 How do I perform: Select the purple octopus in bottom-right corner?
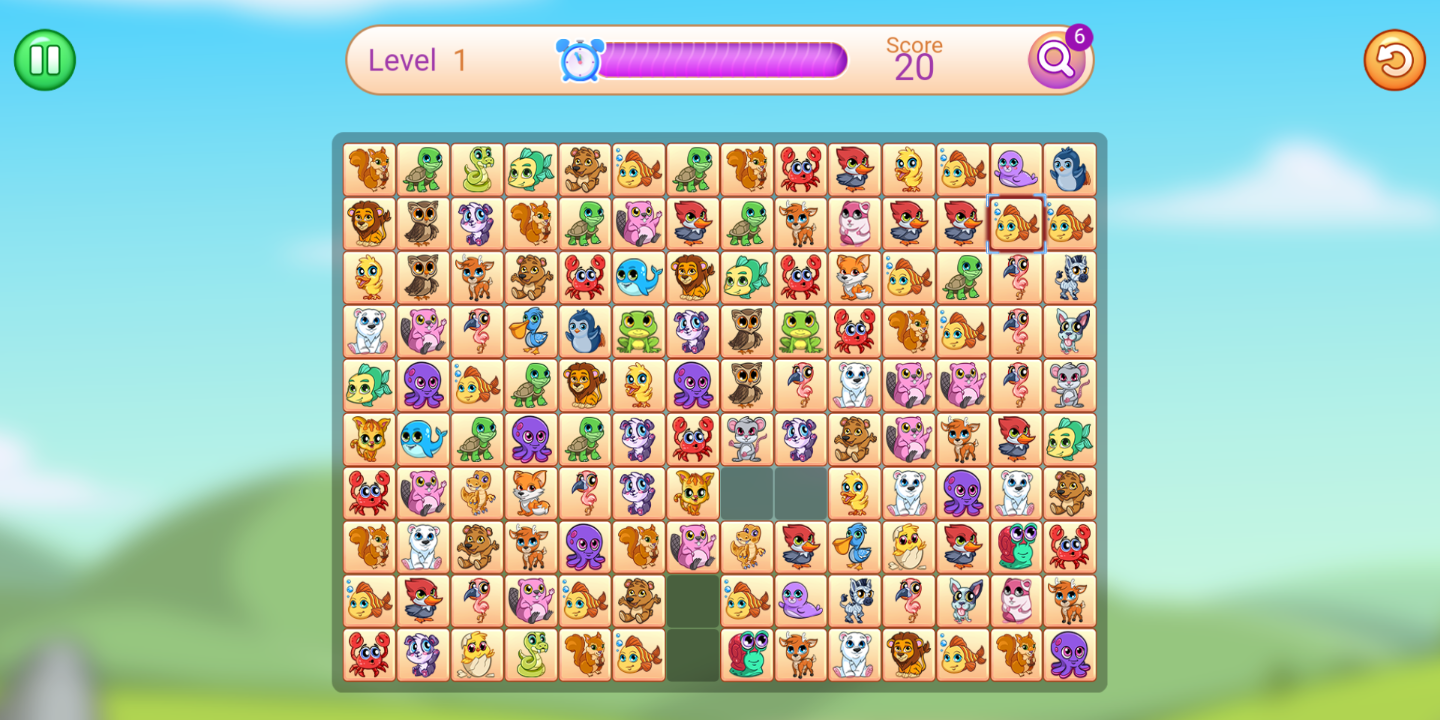coord(1071,654)
